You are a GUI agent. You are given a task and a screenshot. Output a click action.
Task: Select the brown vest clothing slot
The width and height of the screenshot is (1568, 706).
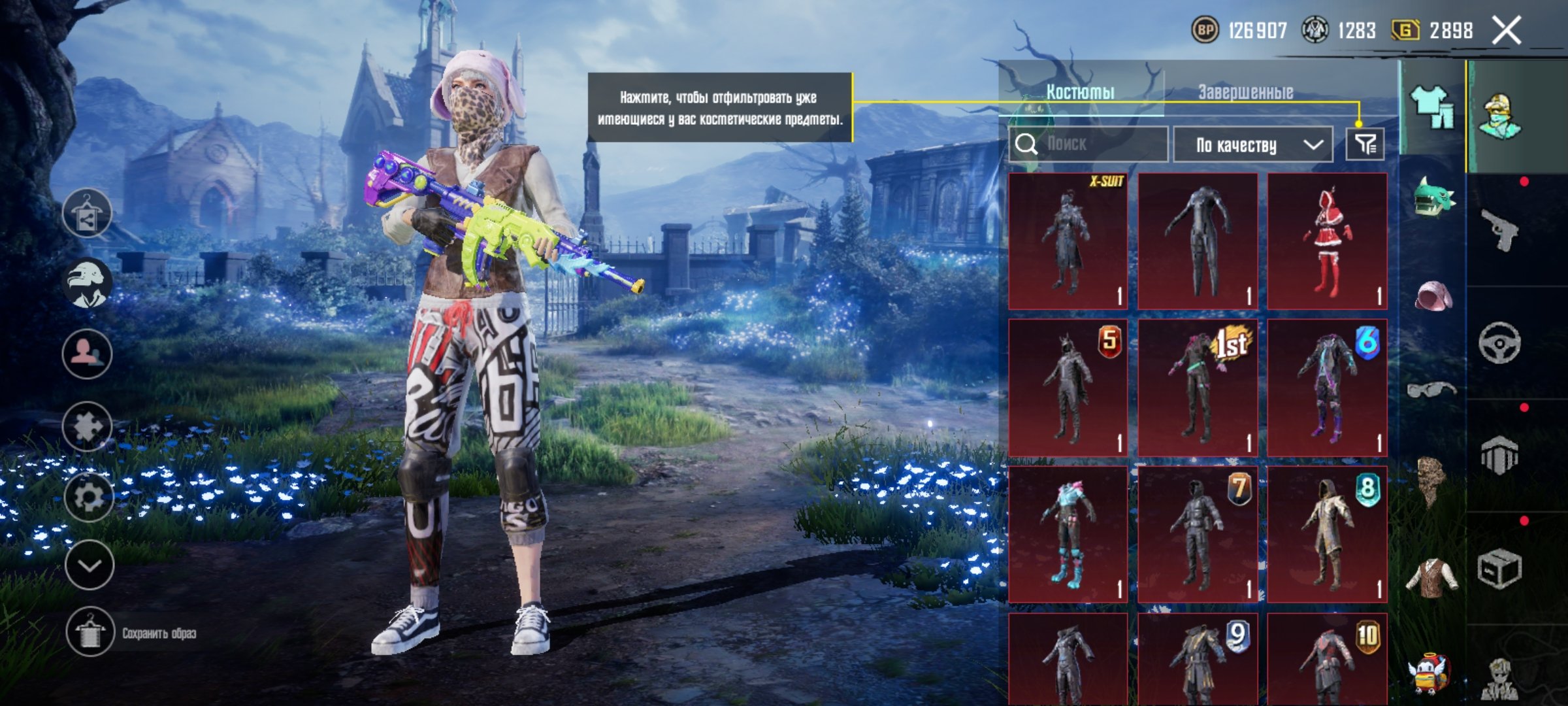click(1431, 577)
